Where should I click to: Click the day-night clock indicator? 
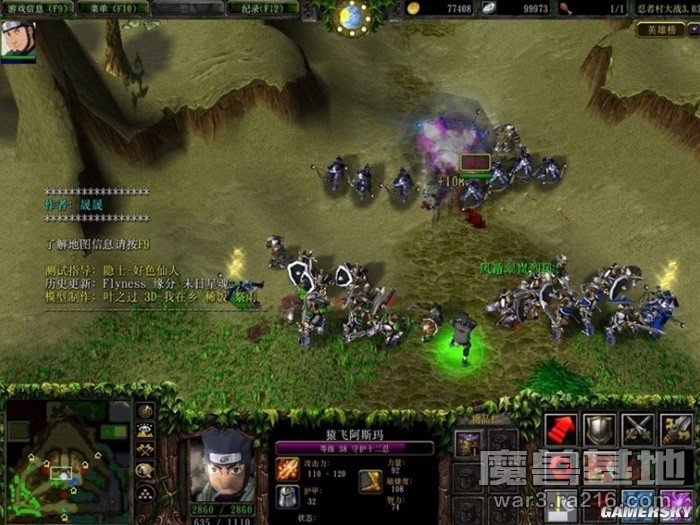pyautogui.click(x=351, y=16)
